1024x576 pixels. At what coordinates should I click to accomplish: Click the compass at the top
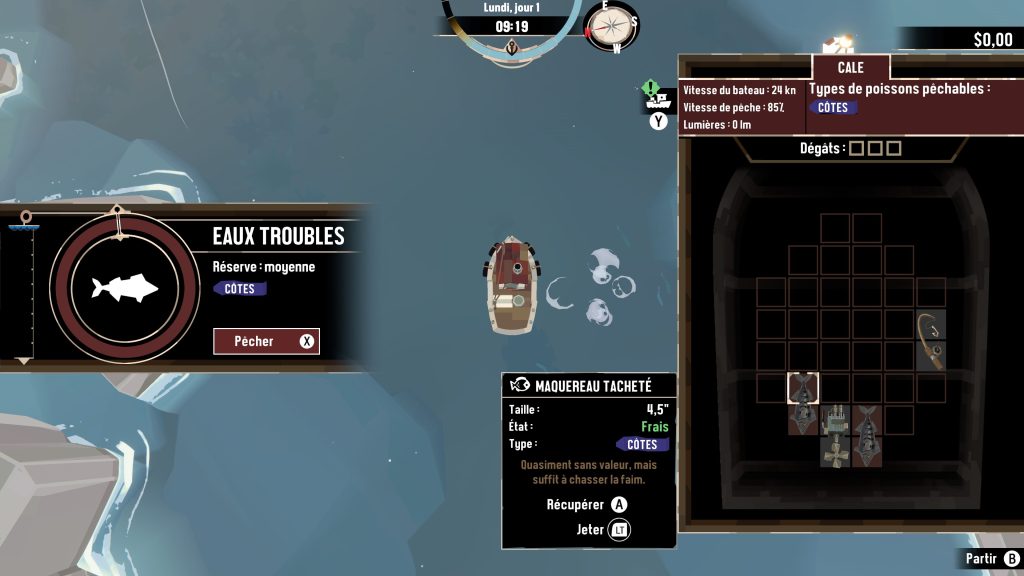pos(611,27)
